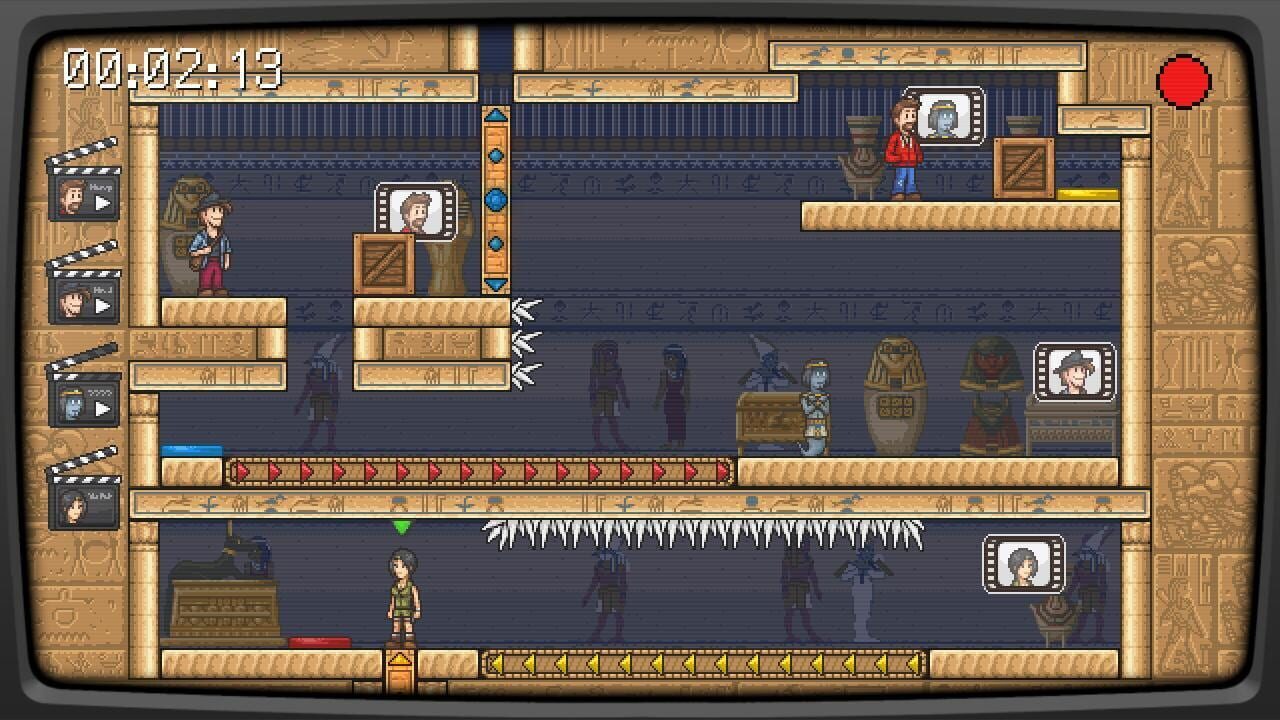The image size is (1280, 720).
Task: Select Mr. J's clapperboard character icon
Action: (x=82, y=298)
